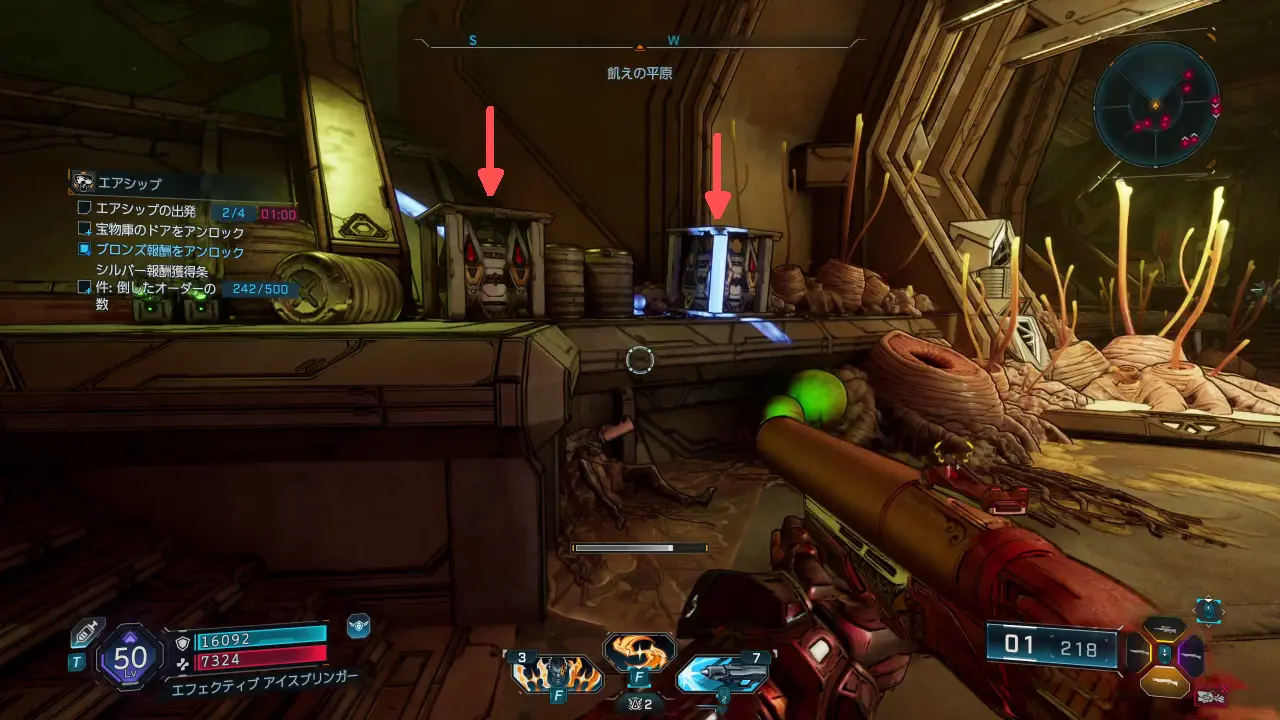
Task: Click the 宝物庫のドアをアンロック objective
Action: pyautogui.click(x=169, y=232)
